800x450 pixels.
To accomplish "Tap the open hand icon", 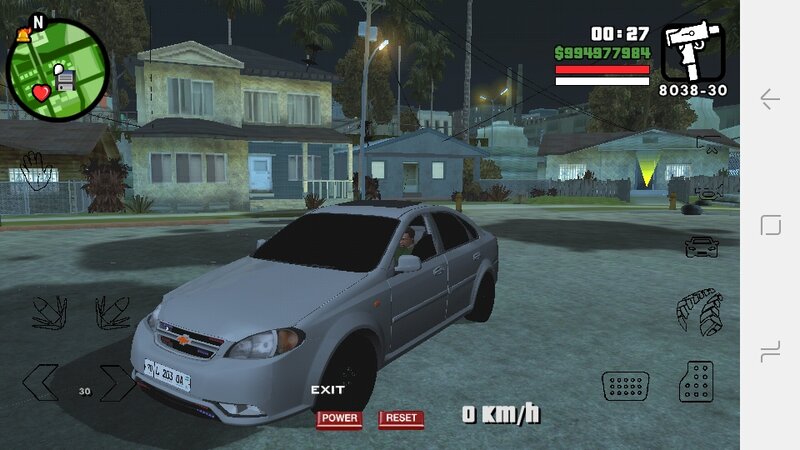I will pos(36,171).
